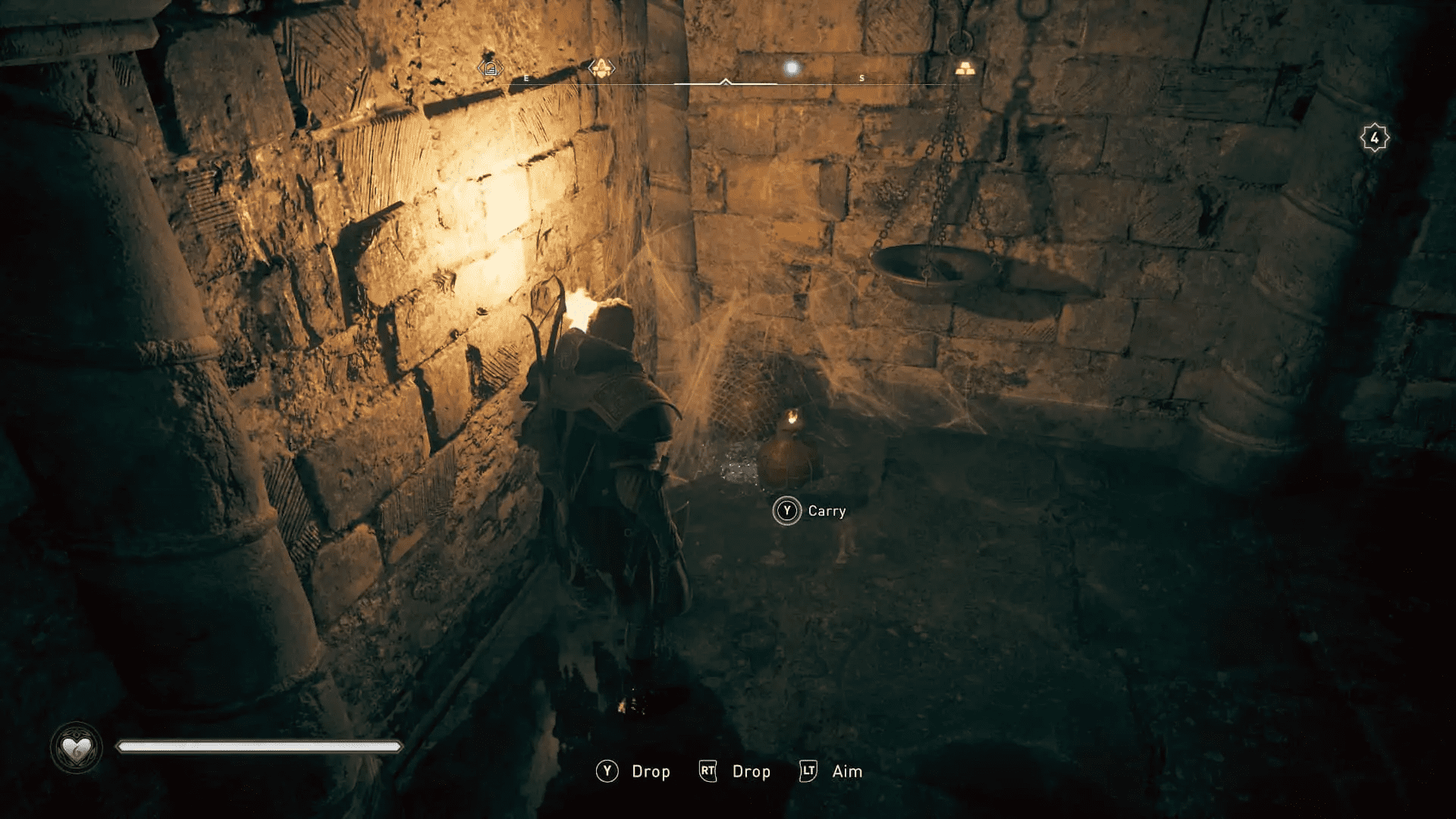Select the Y button icon near Carry prompt
1456x819 pixels.
(x=787, y=510)
